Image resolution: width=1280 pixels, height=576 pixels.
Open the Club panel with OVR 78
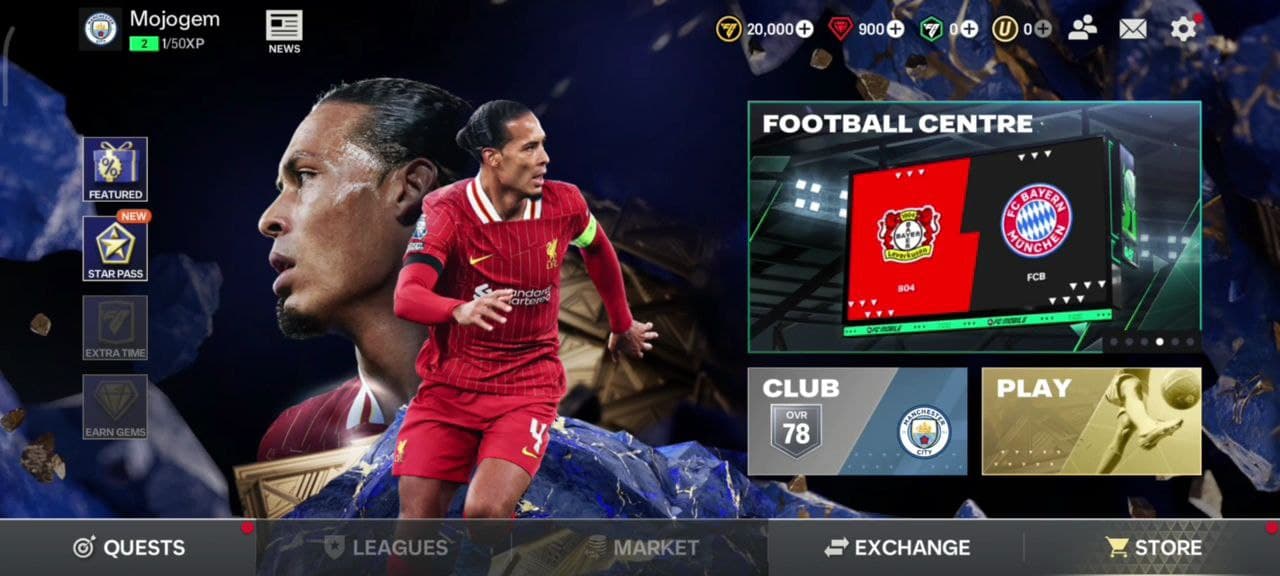click(857, 421)
